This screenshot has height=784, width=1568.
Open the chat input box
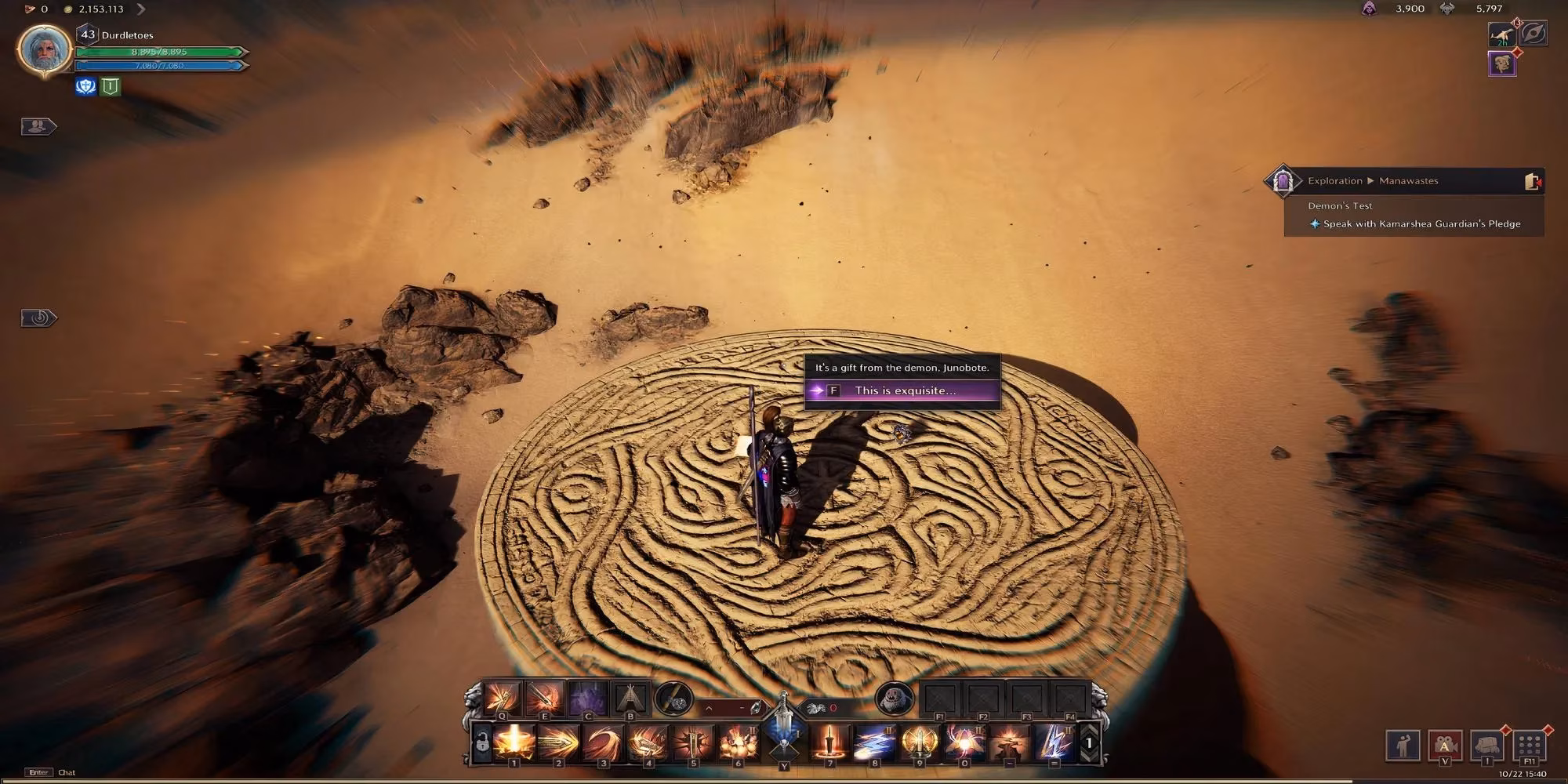[67, 772]
